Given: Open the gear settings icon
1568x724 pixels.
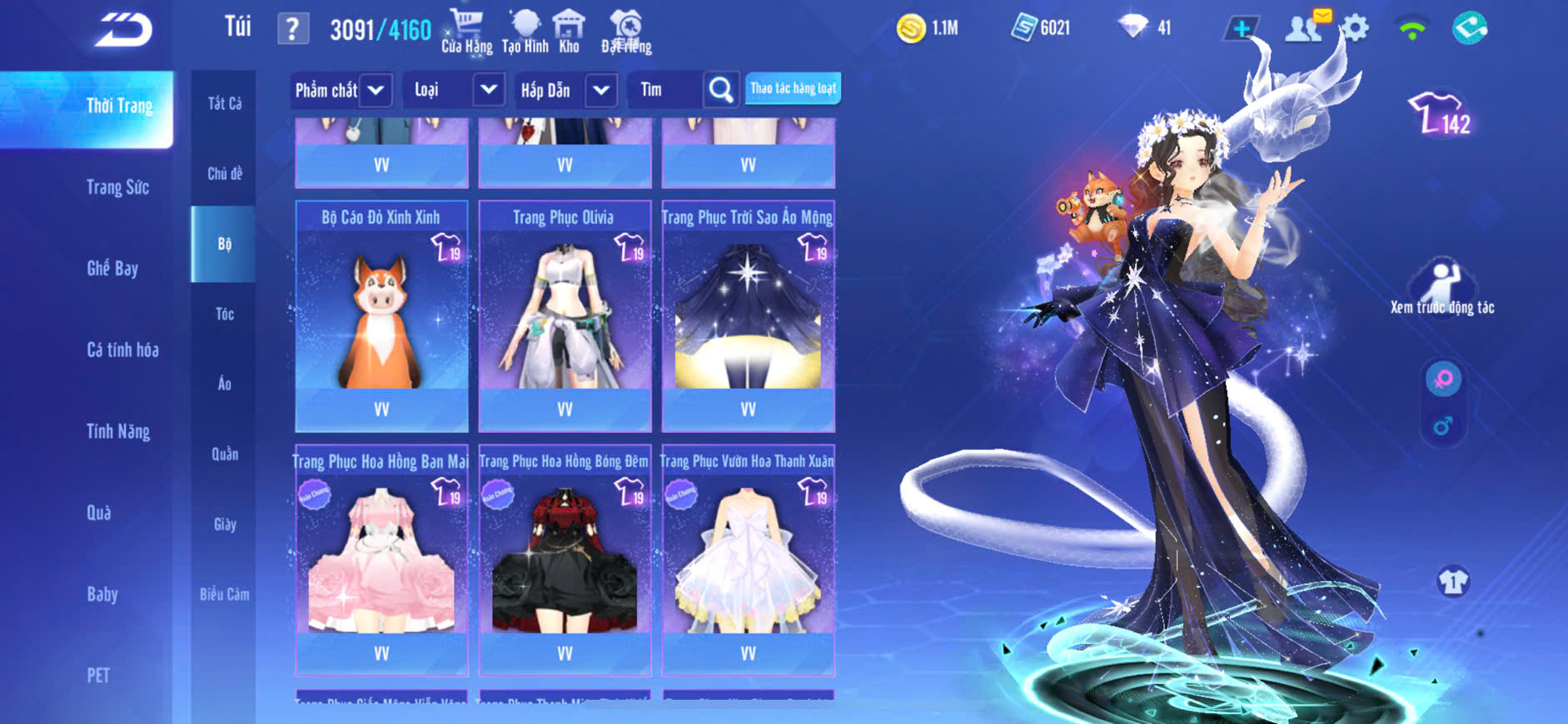Looking at the screenshot, I should point(1355,28).
